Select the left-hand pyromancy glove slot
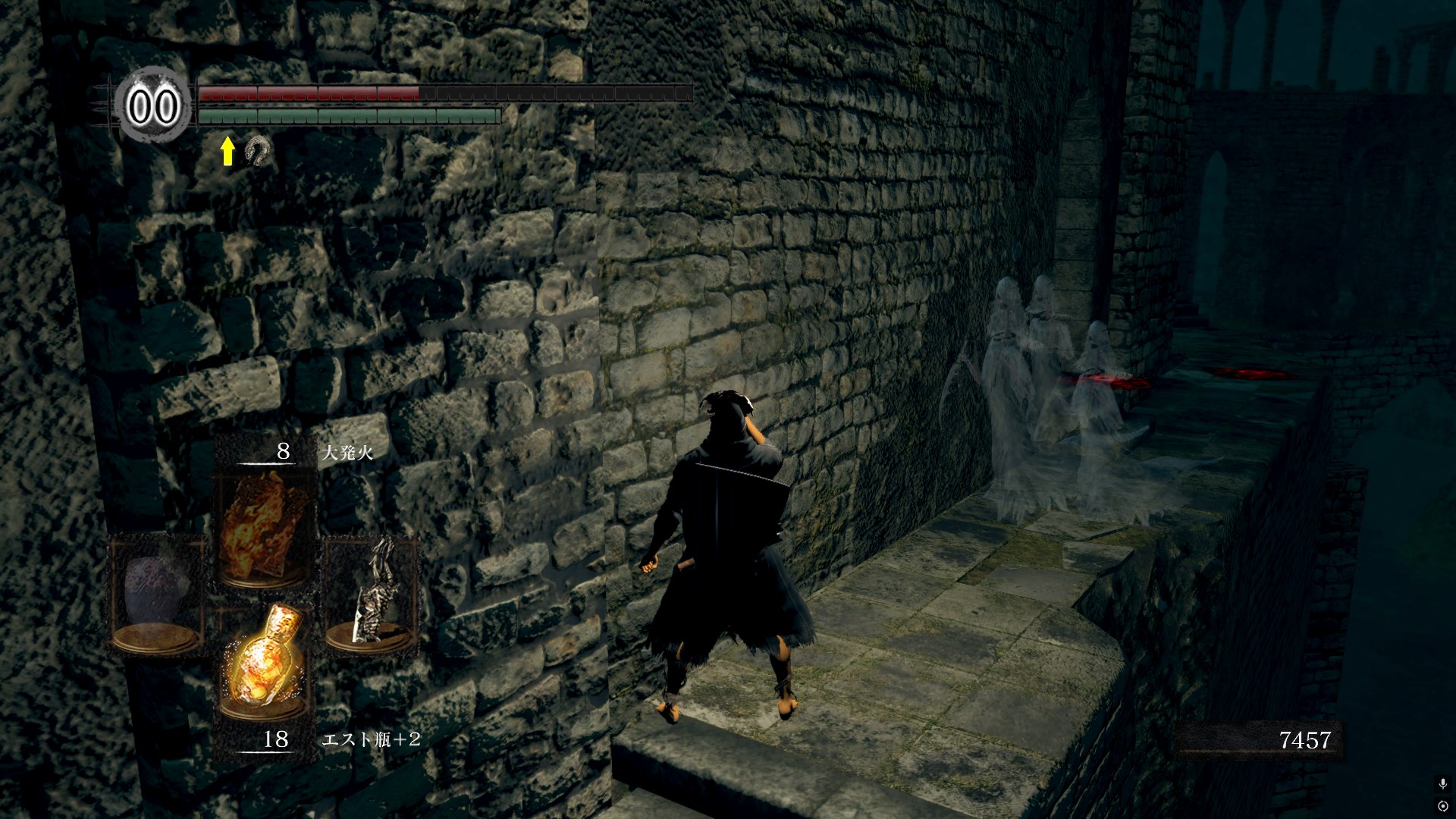This screenshot has width=1456, height=819. point(157,593)
